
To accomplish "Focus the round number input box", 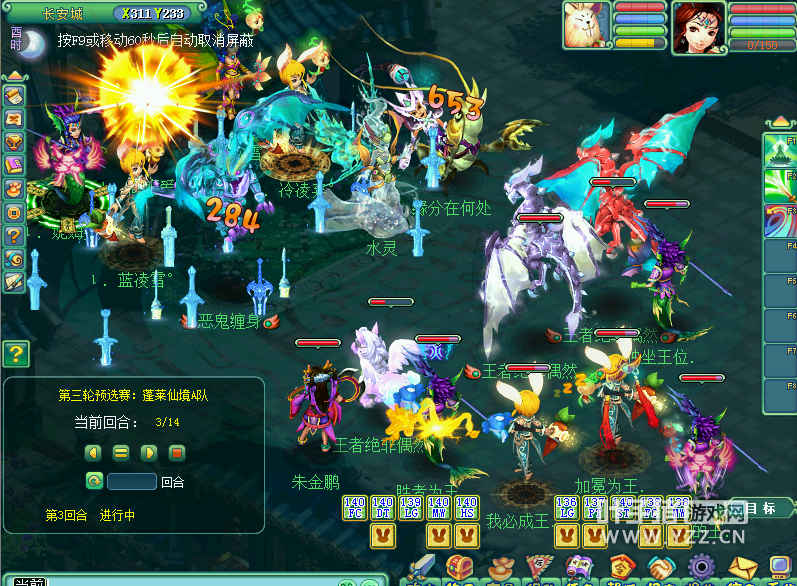I will (x=132, y=481).
